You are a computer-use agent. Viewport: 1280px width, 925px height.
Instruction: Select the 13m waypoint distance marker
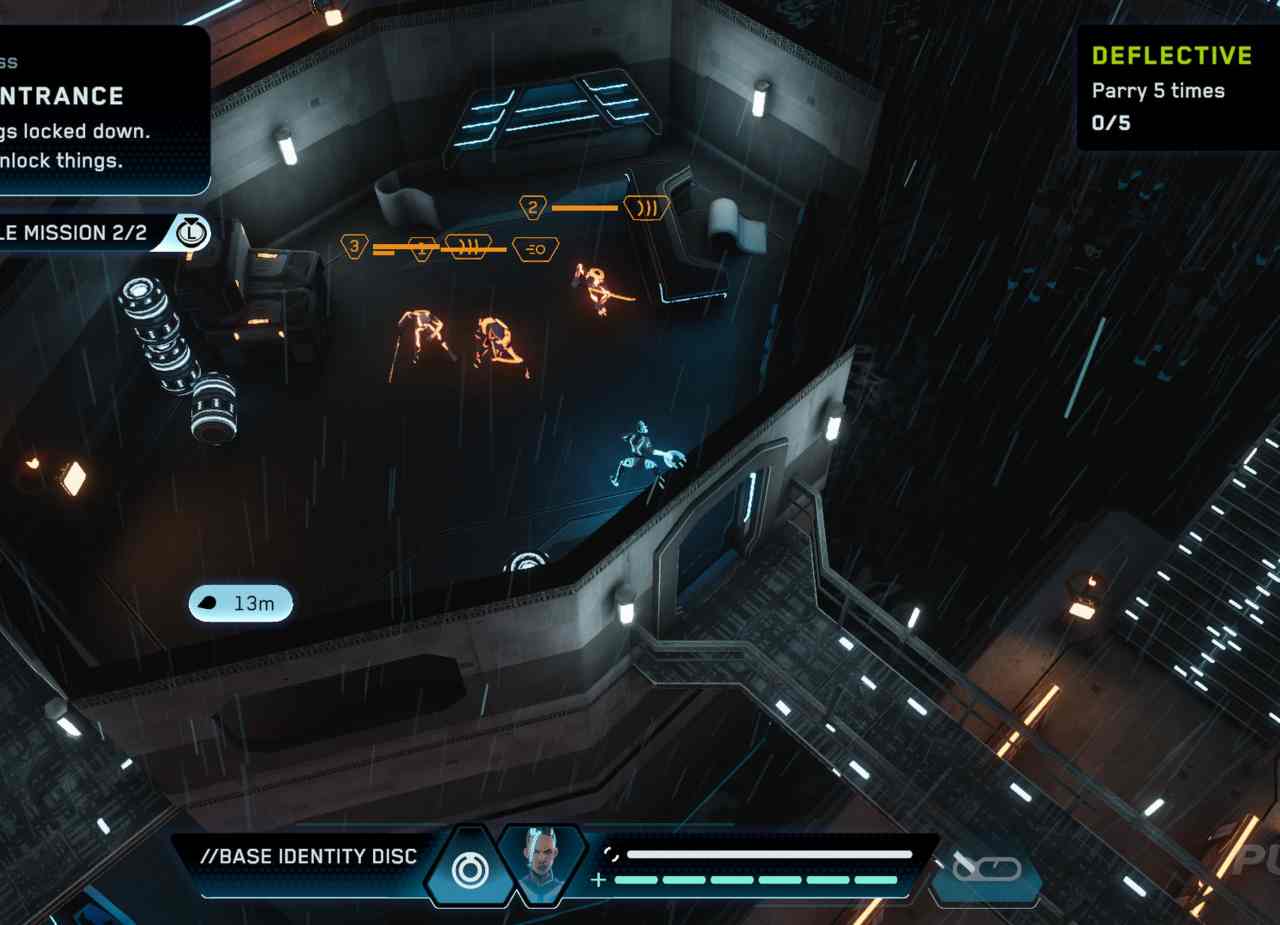pos(241,603)
